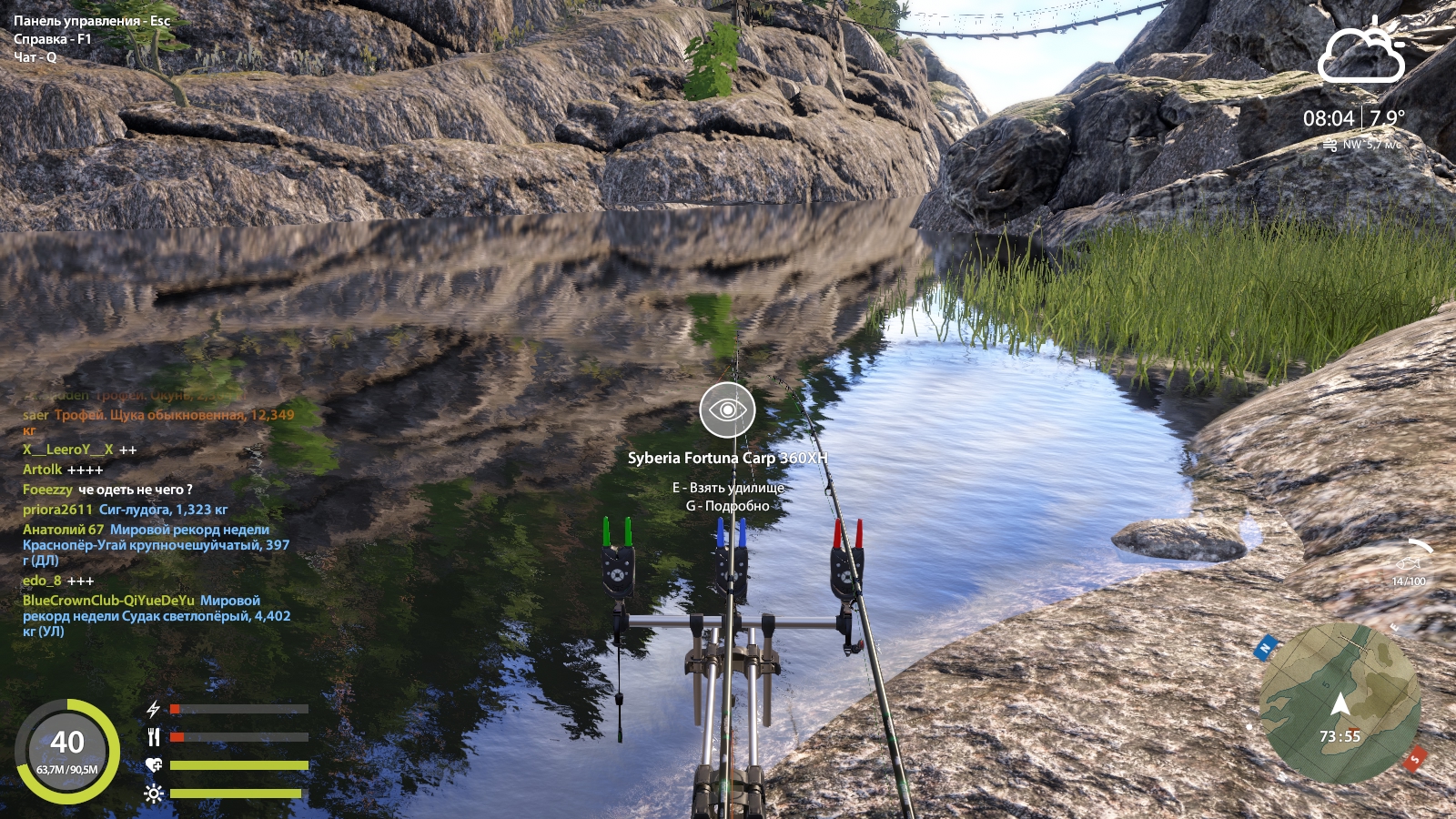Viewport: 1456px width, 819px height.
Task: Click Анатолий 67's world record message
Action: (156, 545)
